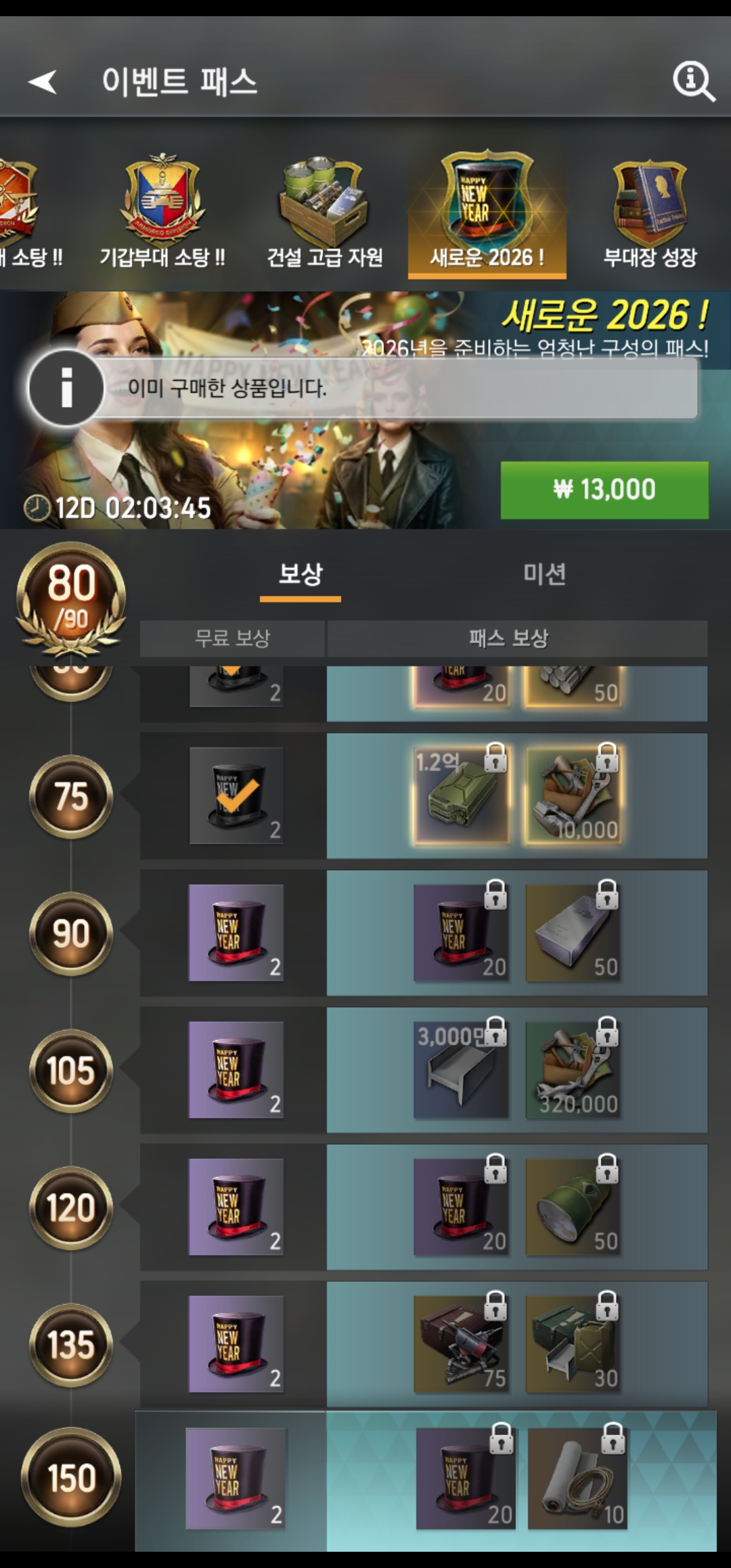Image resolution: width=731 pixels, height=1568 pixels.
Task: Buy the pass for ₩ 13,000
Action: (x=604, y=490)
